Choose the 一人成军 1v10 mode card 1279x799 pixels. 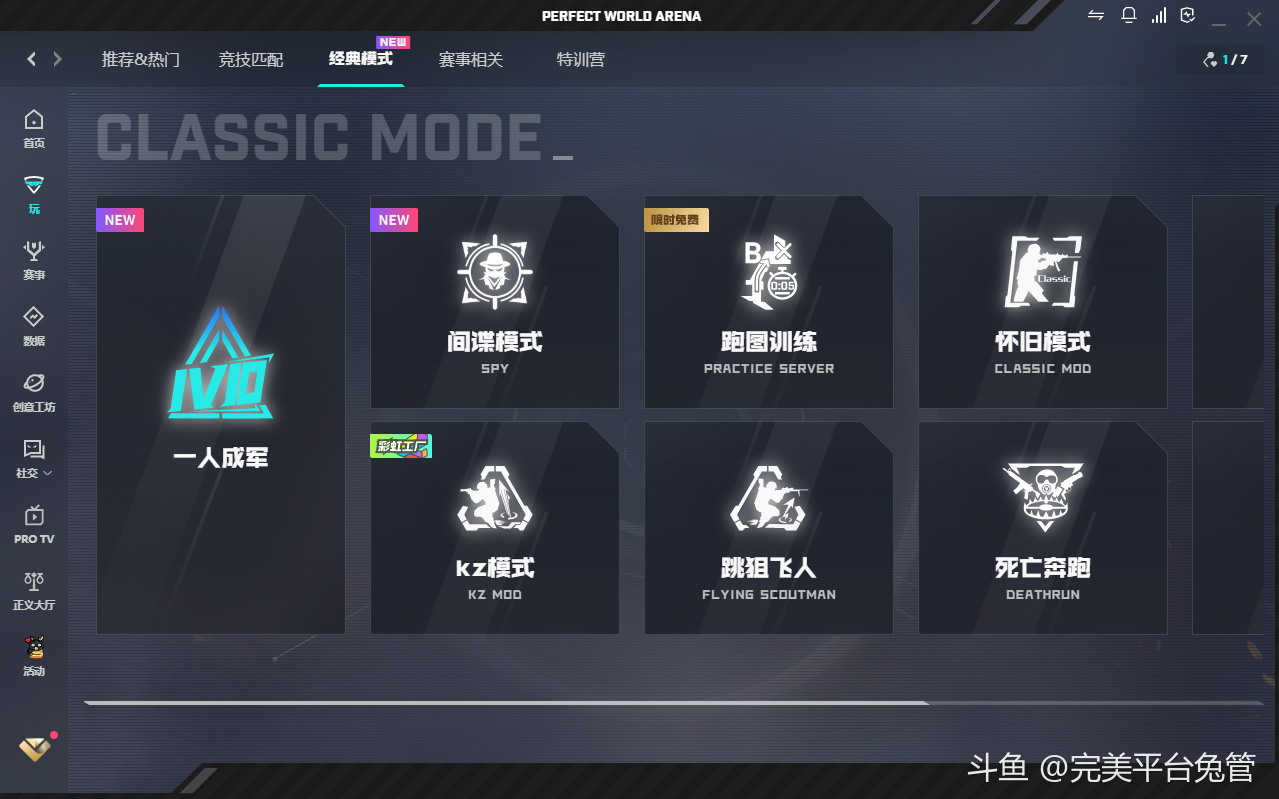point(221,415)
